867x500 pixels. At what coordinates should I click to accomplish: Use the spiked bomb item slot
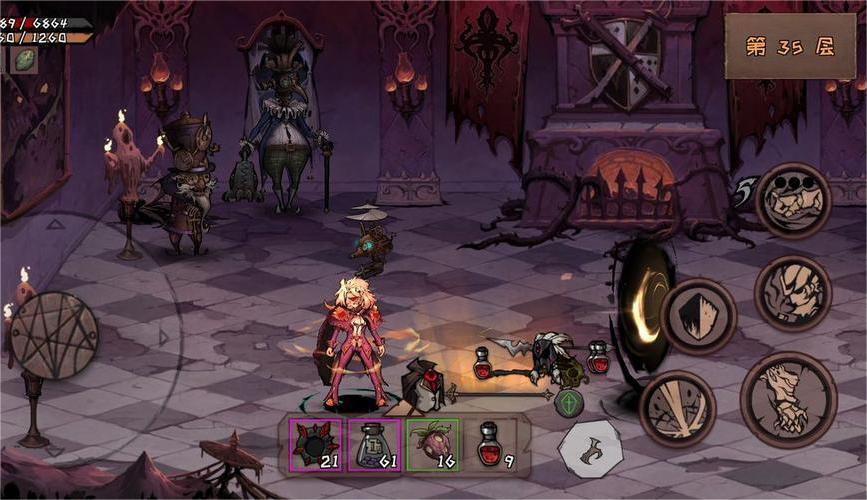pyautogui.click(x=316, y=445)
